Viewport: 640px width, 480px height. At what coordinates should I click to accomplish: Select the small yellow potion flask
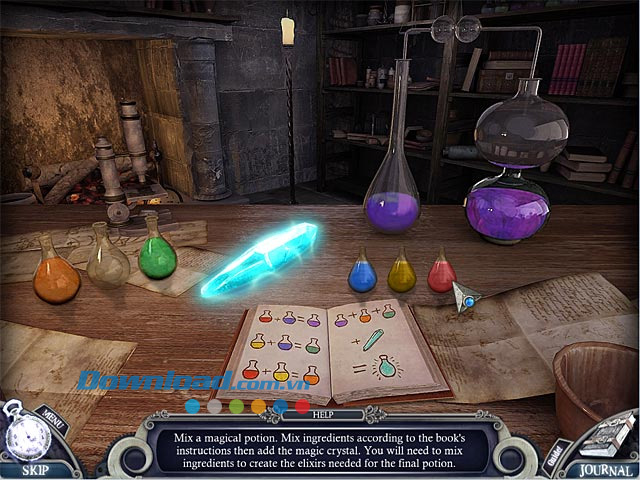pyautogui.click(x=402, y=272)
